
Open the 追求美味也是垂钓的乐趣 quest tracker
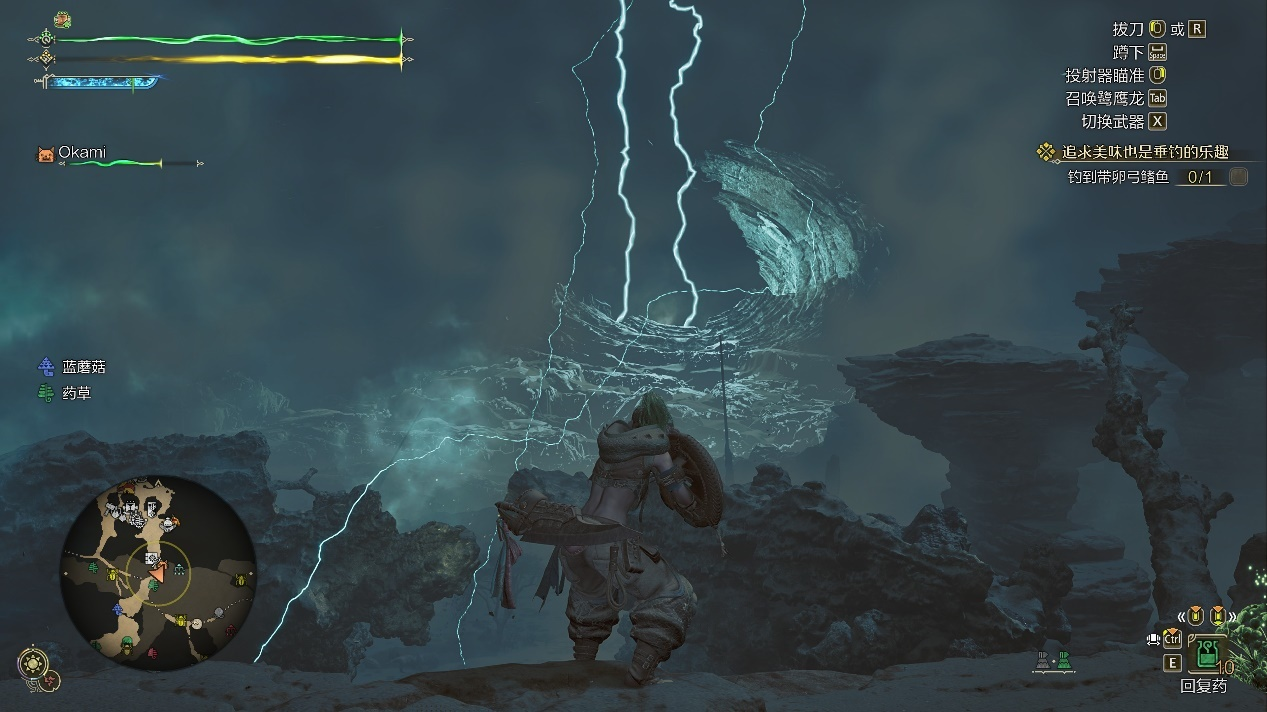tap(1145, 153)
